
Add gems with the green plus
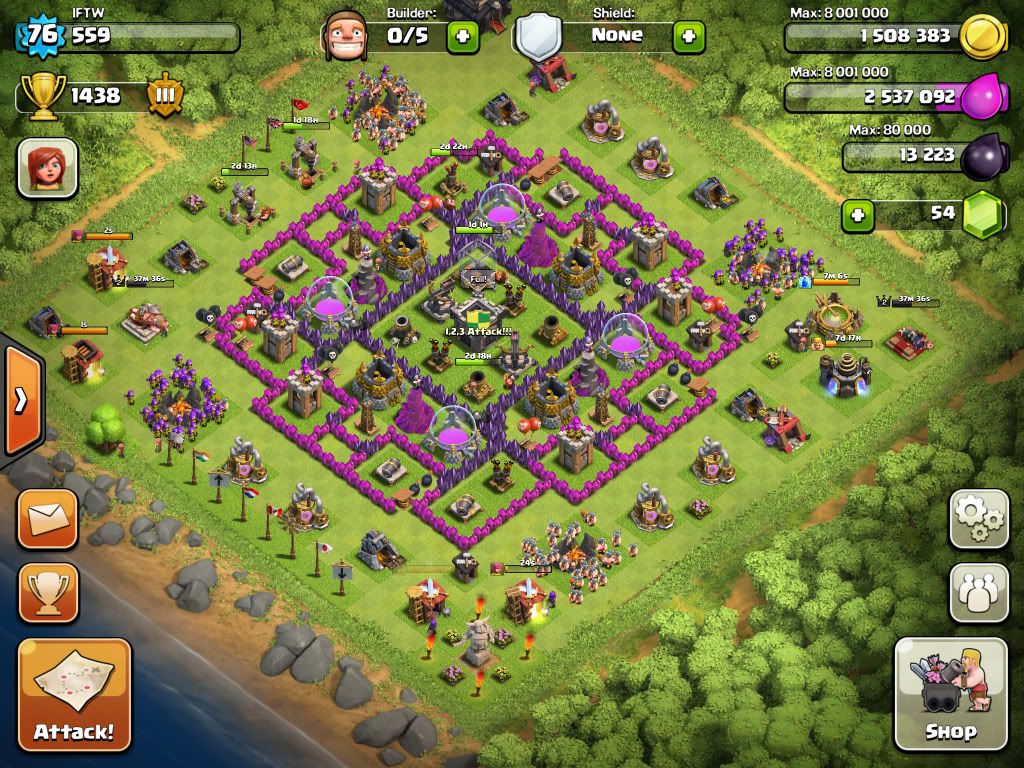(x=857, y=214)
